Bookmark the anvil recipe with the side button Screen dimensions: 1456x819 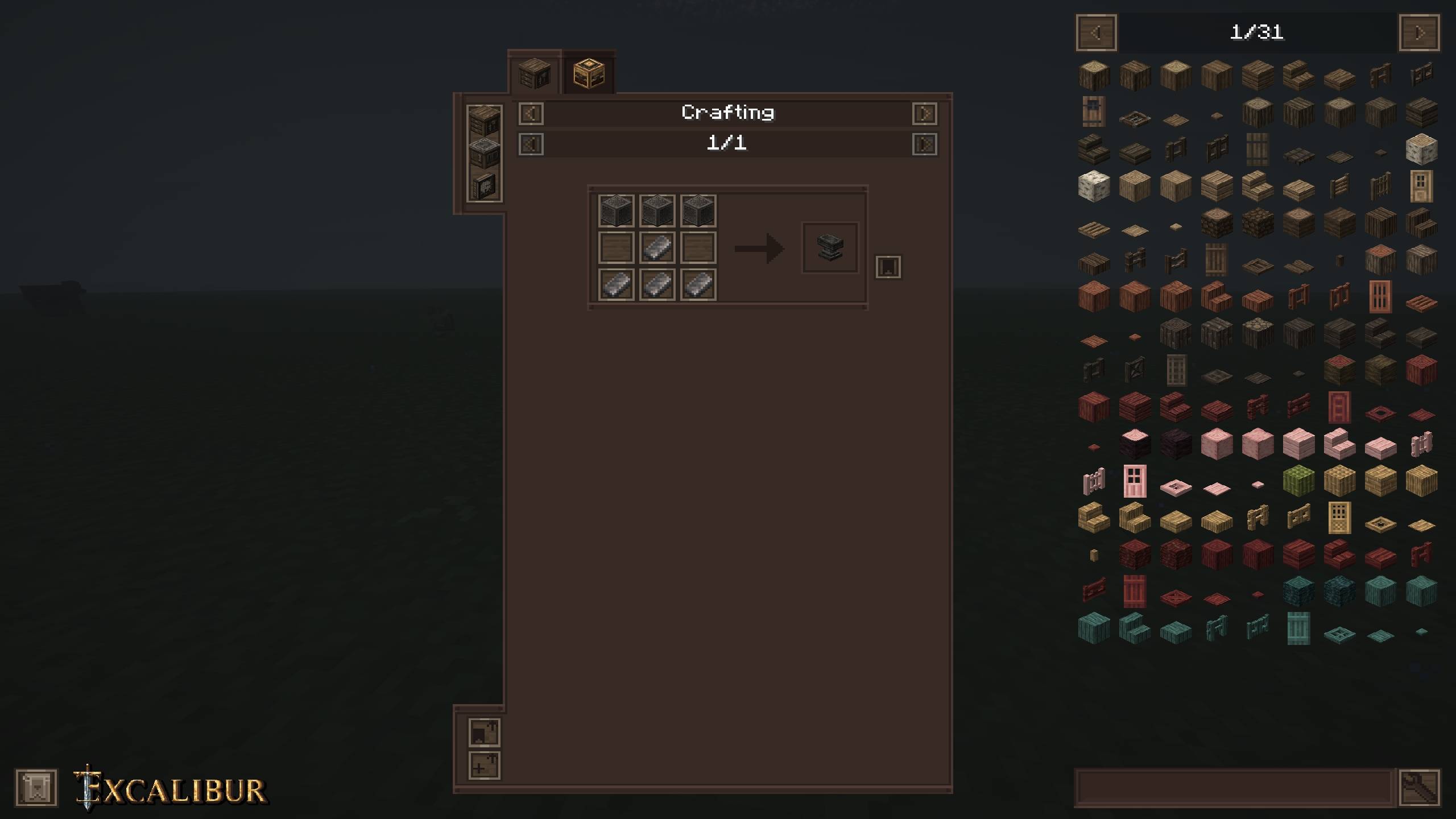coord(888,267)
